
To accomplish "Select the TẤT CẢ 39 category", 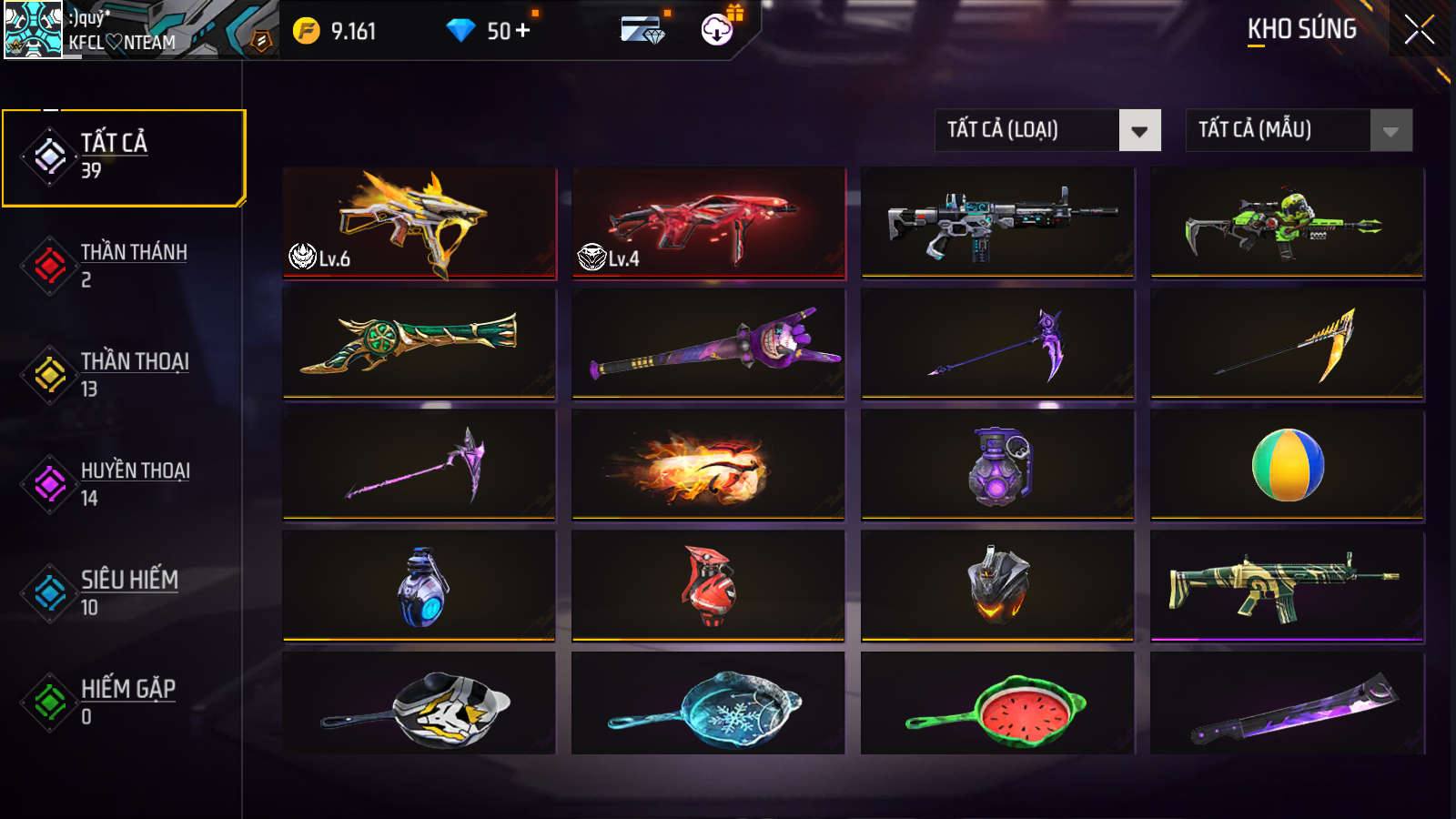I will pos(125,155).
